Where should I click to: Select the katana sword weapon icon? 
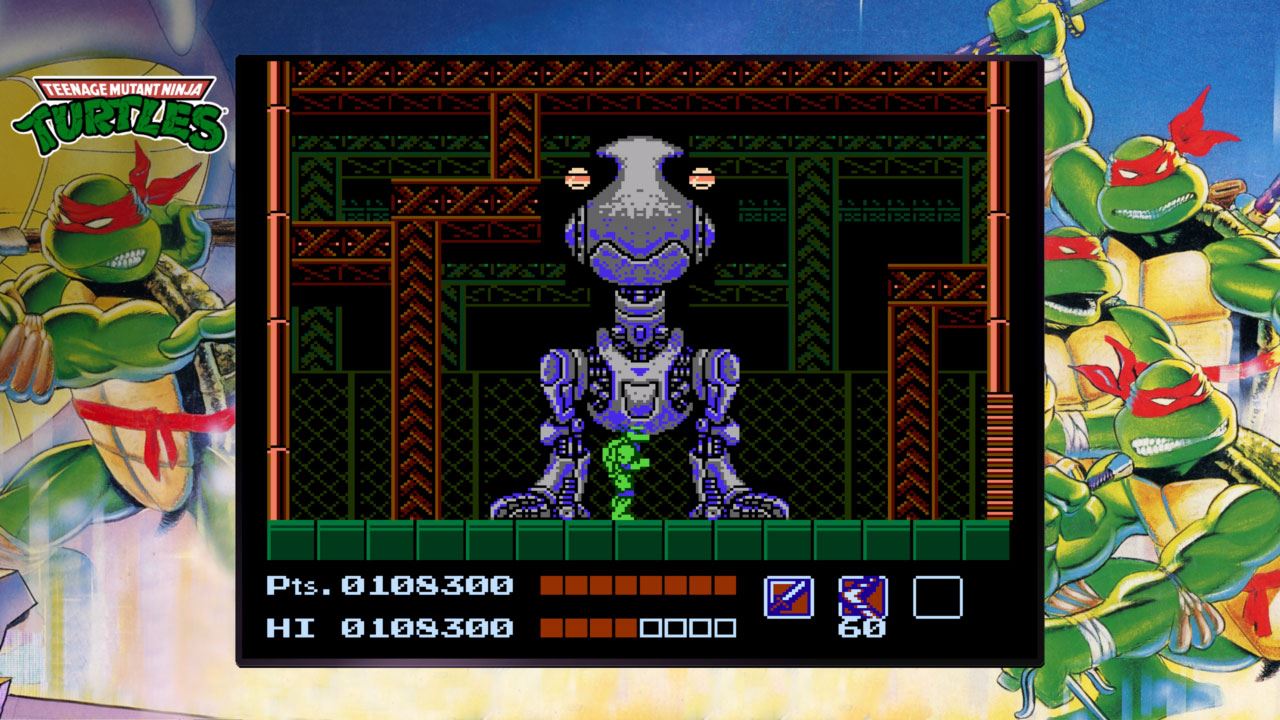788,597
